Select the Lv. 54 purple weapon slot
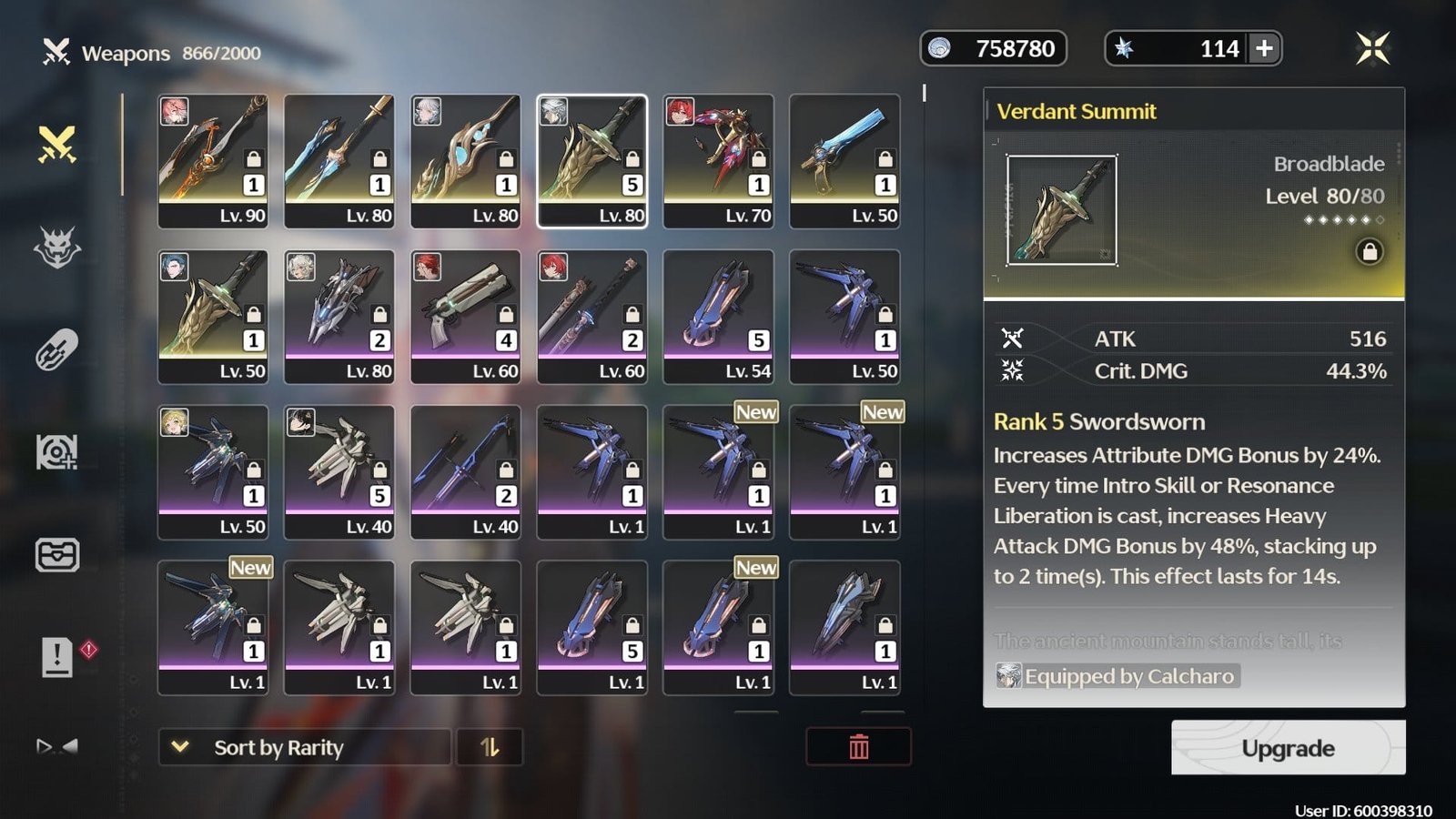 (x=718, y=317)
